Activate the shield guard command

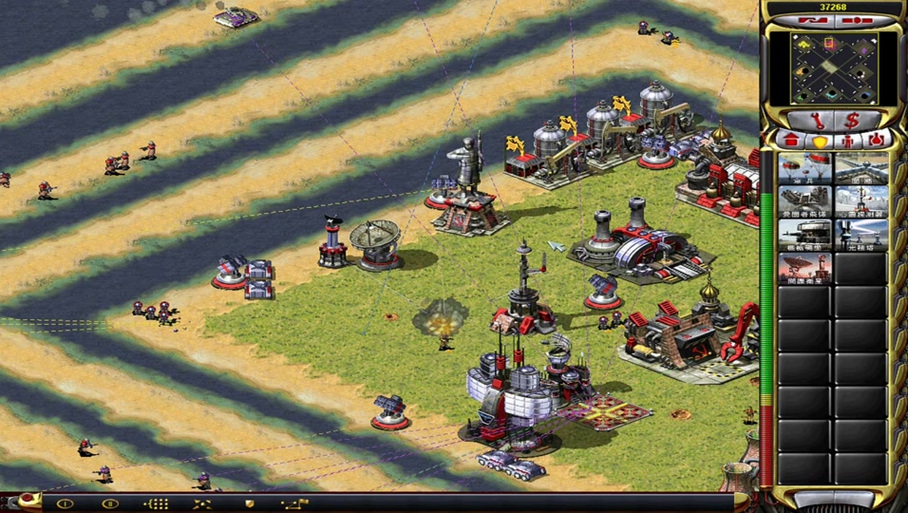point(249,504)
